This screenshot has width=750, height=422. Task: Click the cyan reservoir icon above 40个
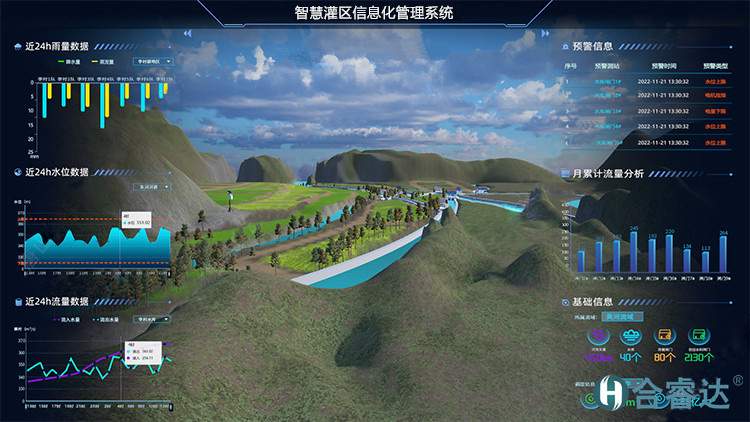click(x=631, y=337)
